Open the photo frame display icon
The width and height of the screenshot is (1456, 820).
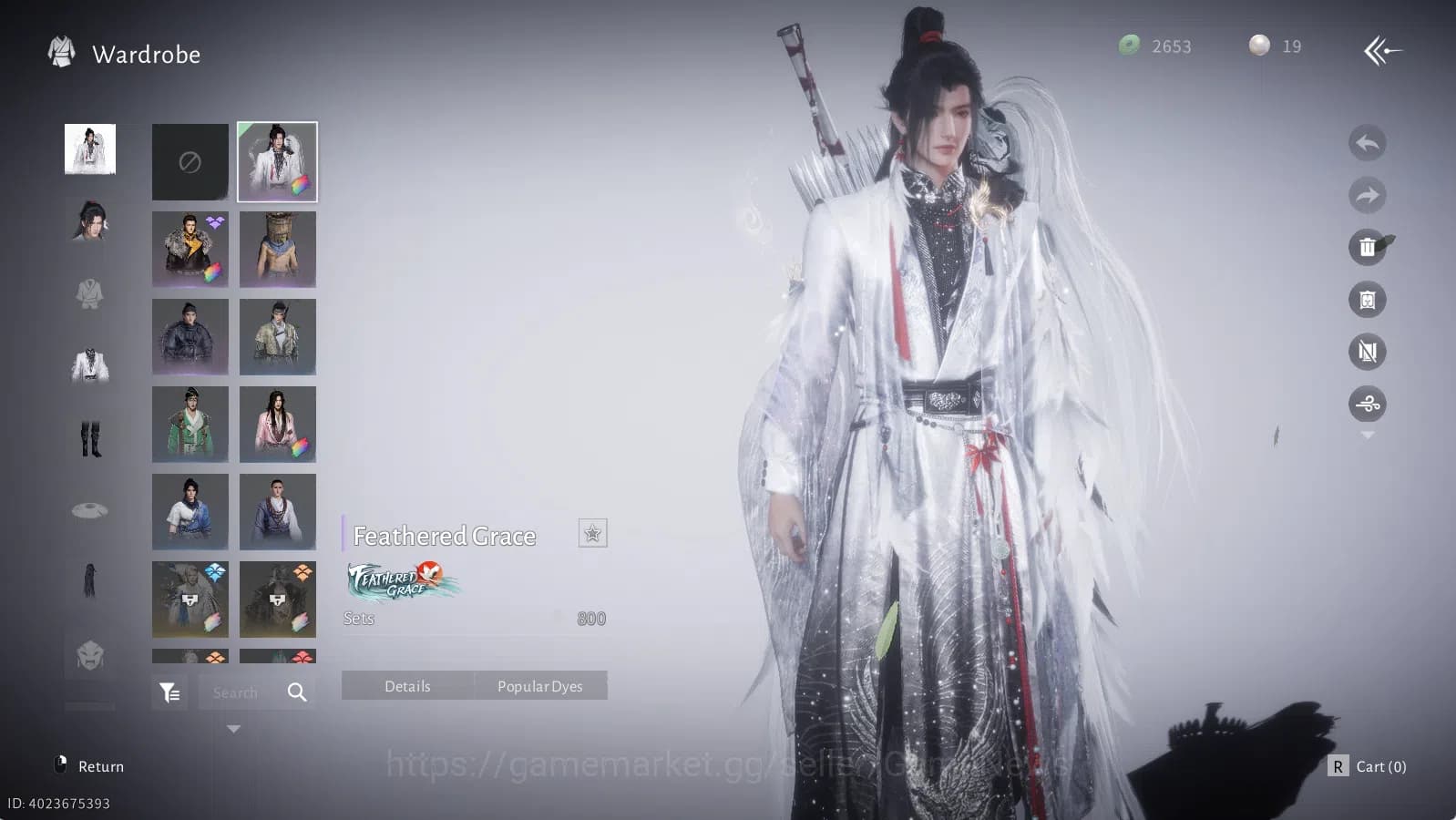point(1367,299)
